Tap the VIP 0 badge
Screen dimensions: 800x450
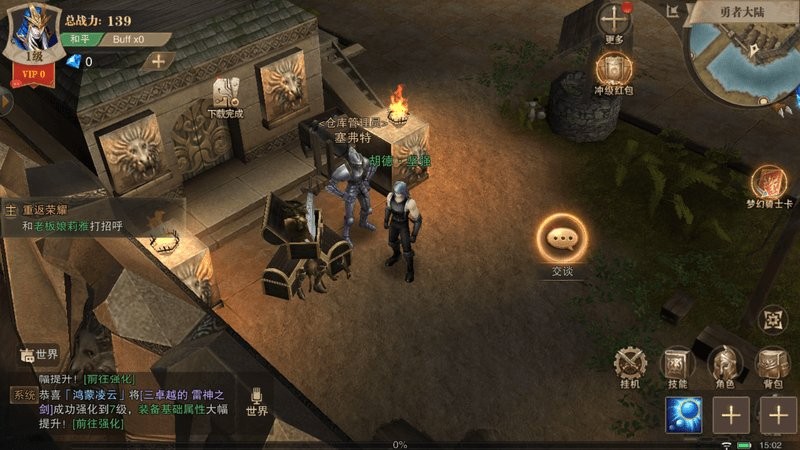pyautogui.click(x=33, y=72)
